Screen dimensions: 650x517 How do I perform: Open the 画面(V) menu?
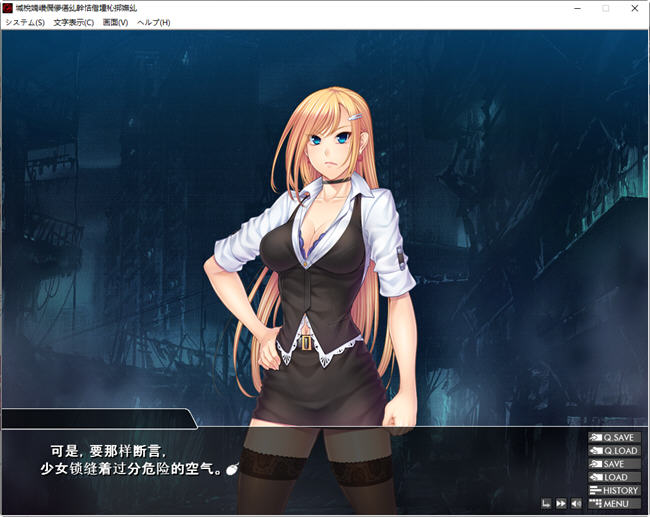tap(115, 22)
